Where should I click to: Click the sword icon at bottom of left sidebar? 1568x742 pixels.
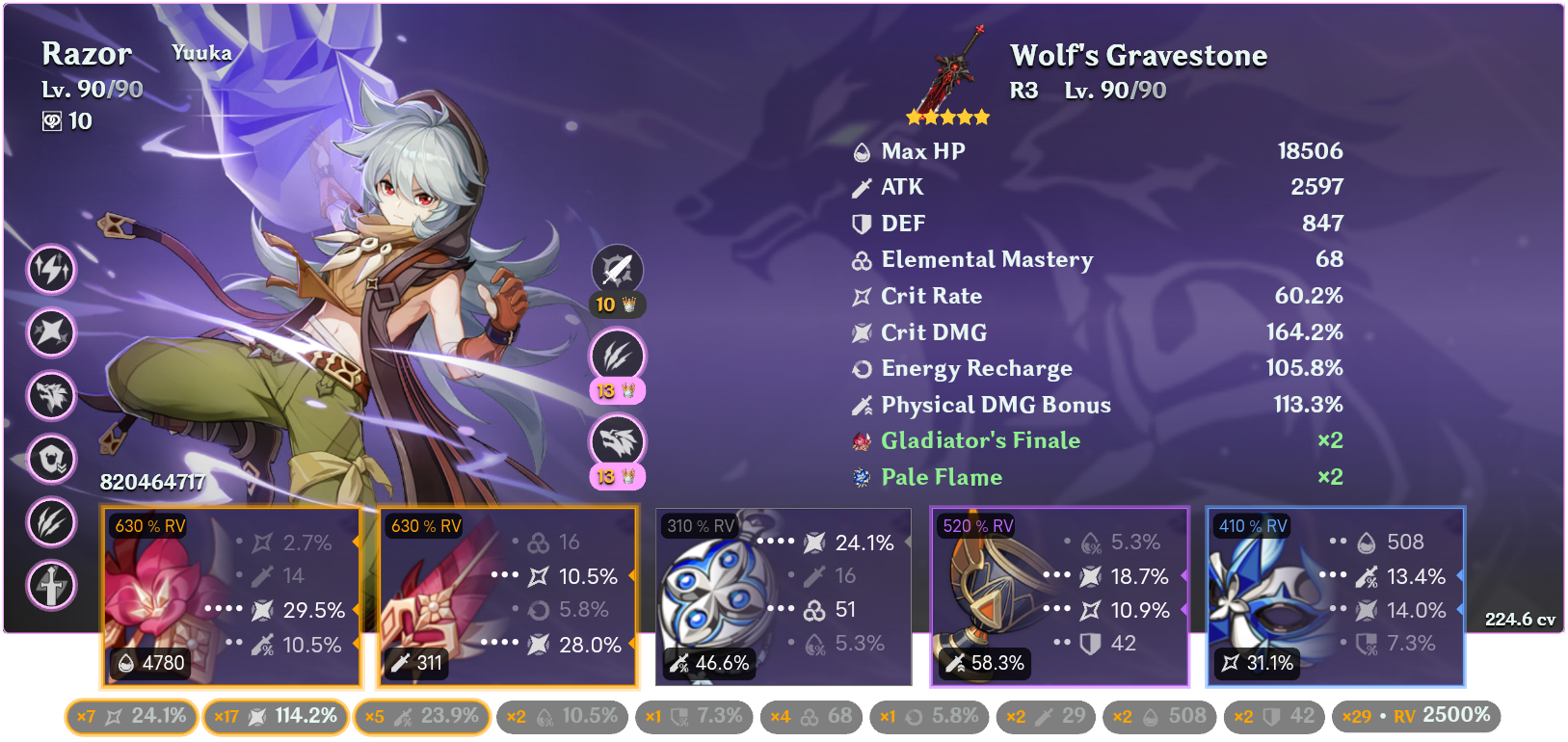pos(52,587)
